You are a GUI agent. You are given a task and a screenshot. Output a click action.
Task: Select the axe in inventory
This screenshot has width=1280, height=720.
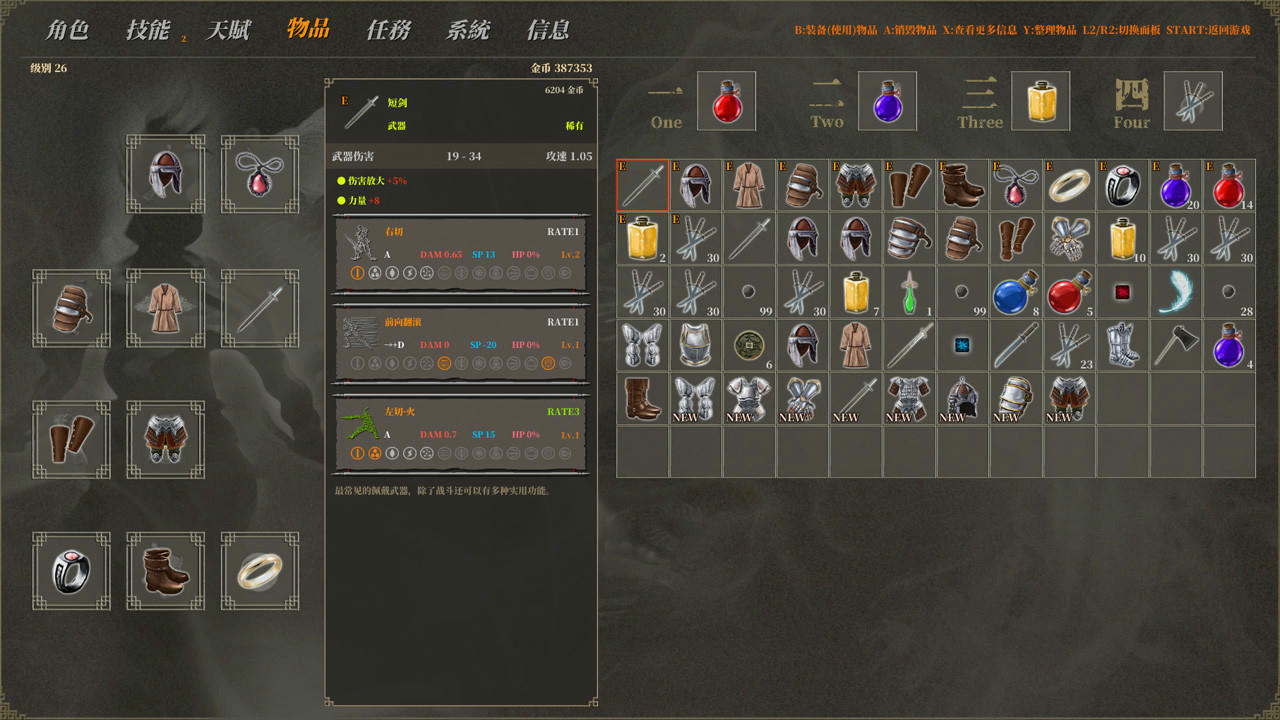[1176, 345]
